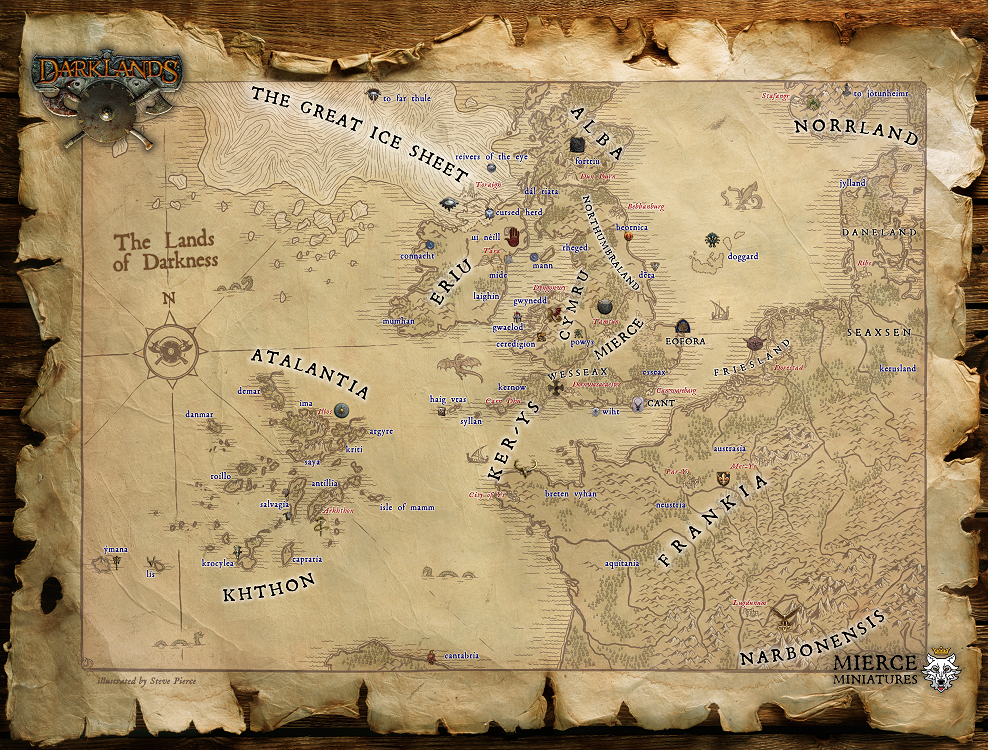This screenshot has height=750, width=988.
Task: Select the kraken marker near Doggard
Action: point(711,240)
